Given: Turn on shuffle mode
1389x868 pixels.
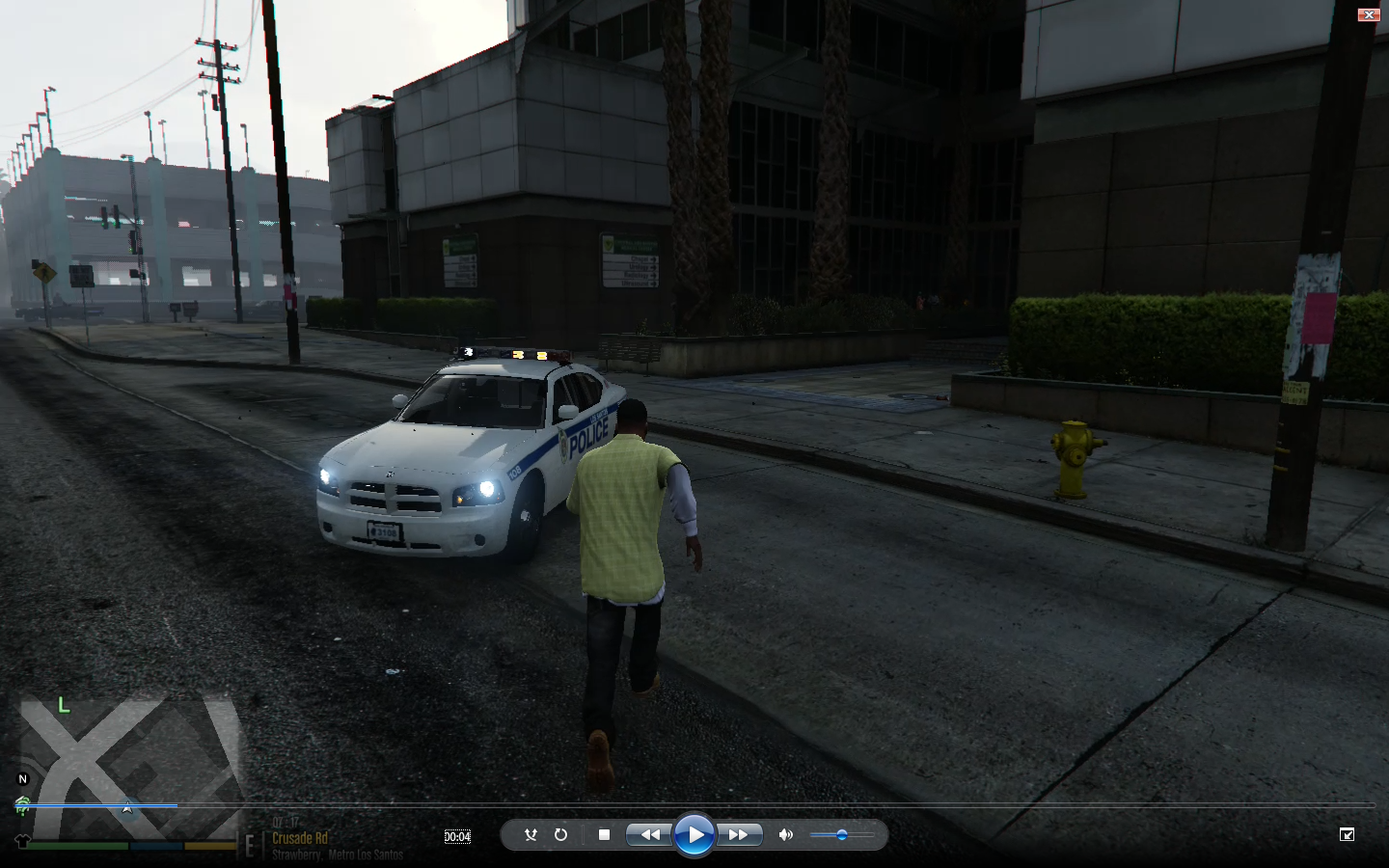Looking at the screenshot, I should pyautogui.click(x=531, y=835).
